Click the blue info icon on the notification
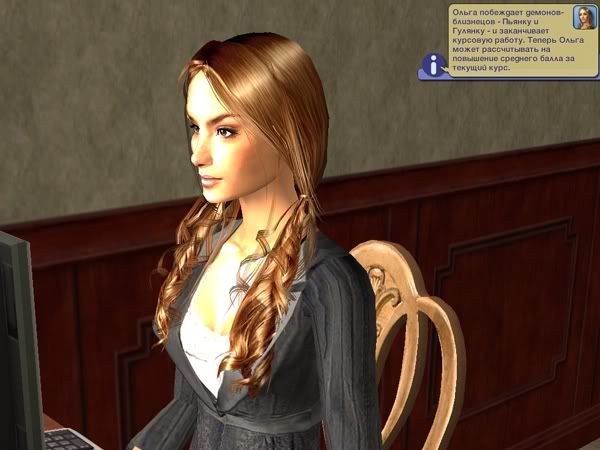600x450 pixels. coord(432,66)
